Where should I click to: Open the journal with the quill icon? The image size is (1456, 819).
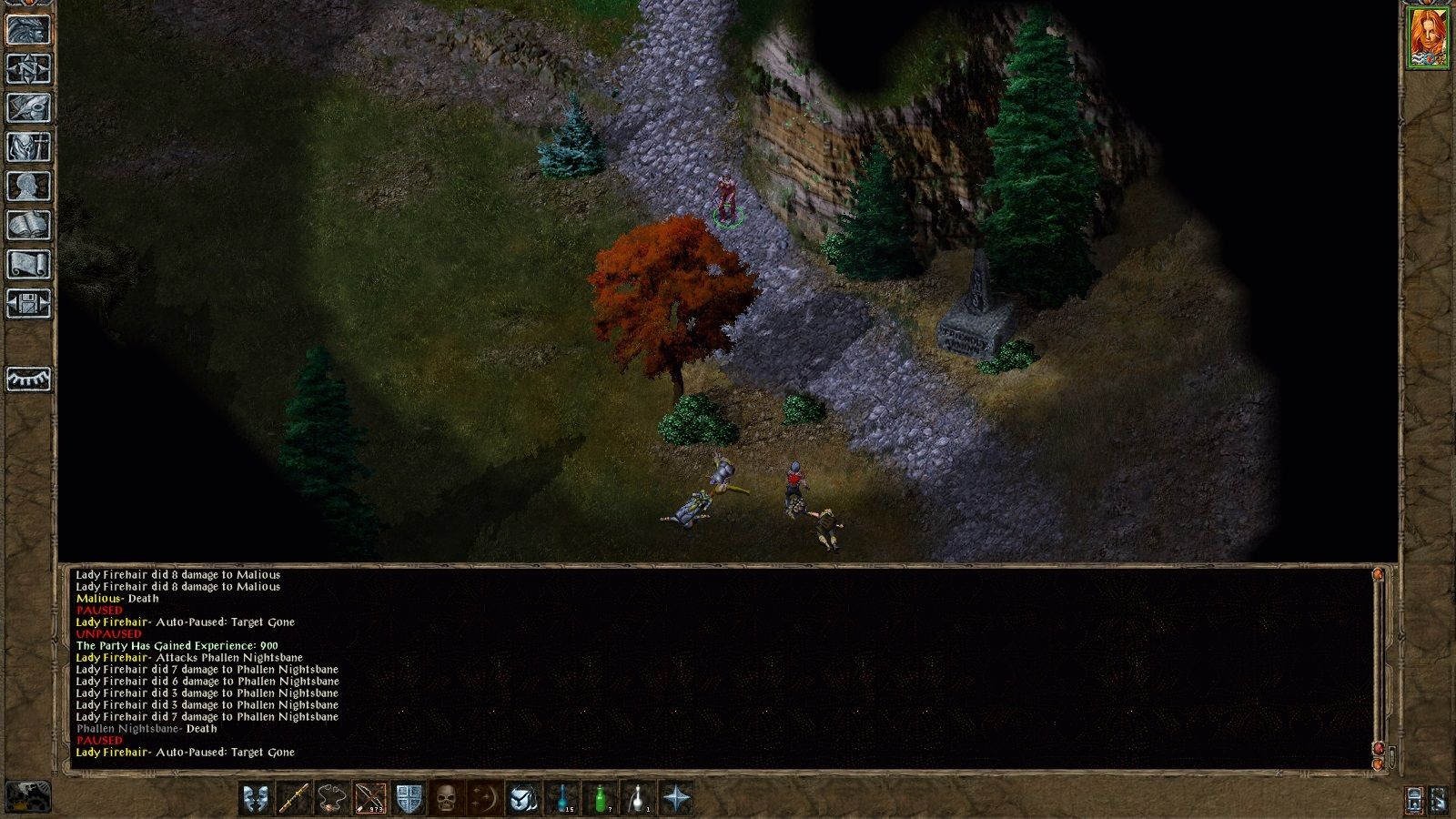[x=28, y=108]
